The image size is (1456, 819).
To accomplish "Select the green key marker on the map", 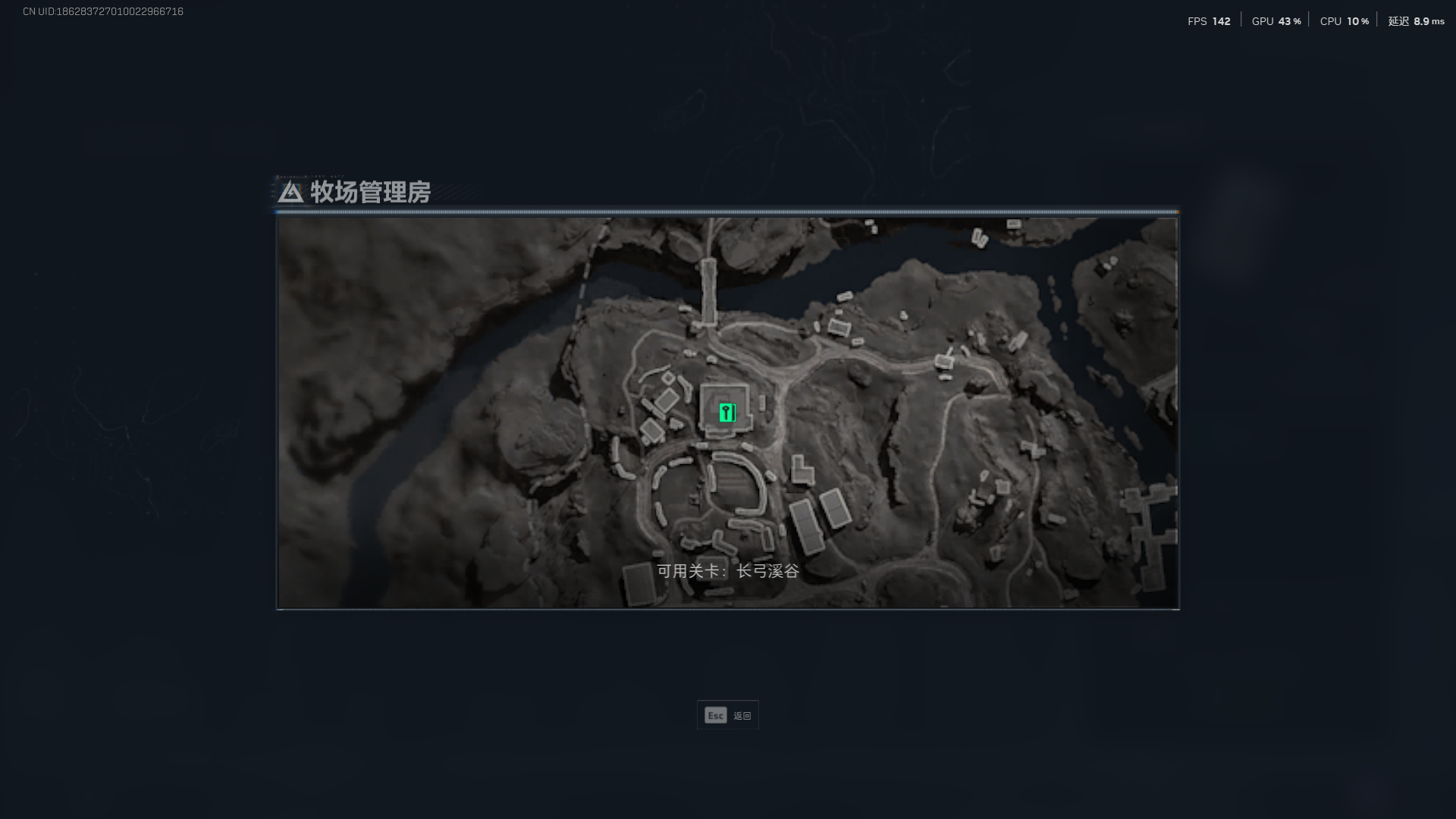I will coord(726,413).
